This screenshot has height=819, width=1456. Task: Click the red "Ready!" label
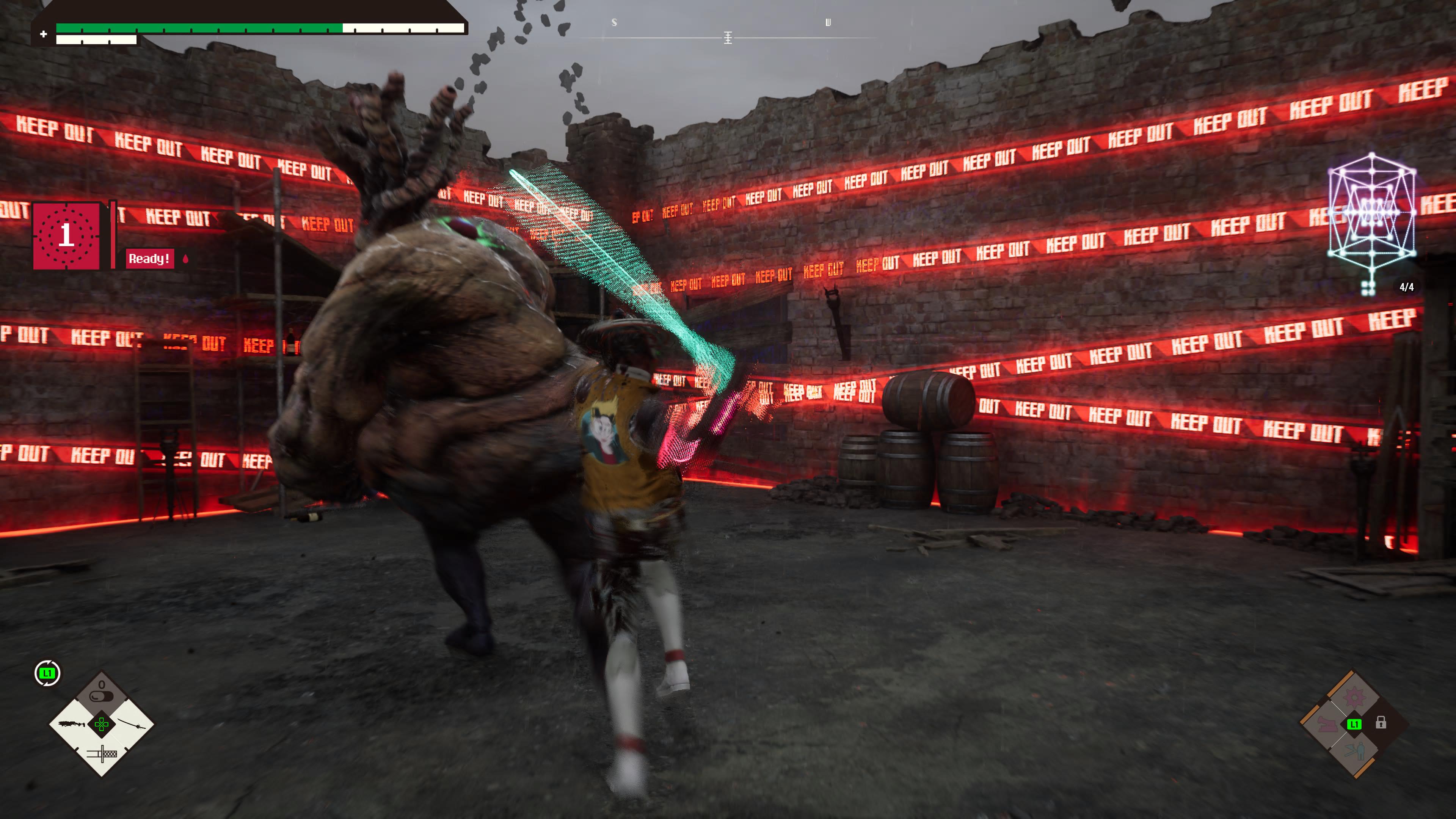pos(149,259)
